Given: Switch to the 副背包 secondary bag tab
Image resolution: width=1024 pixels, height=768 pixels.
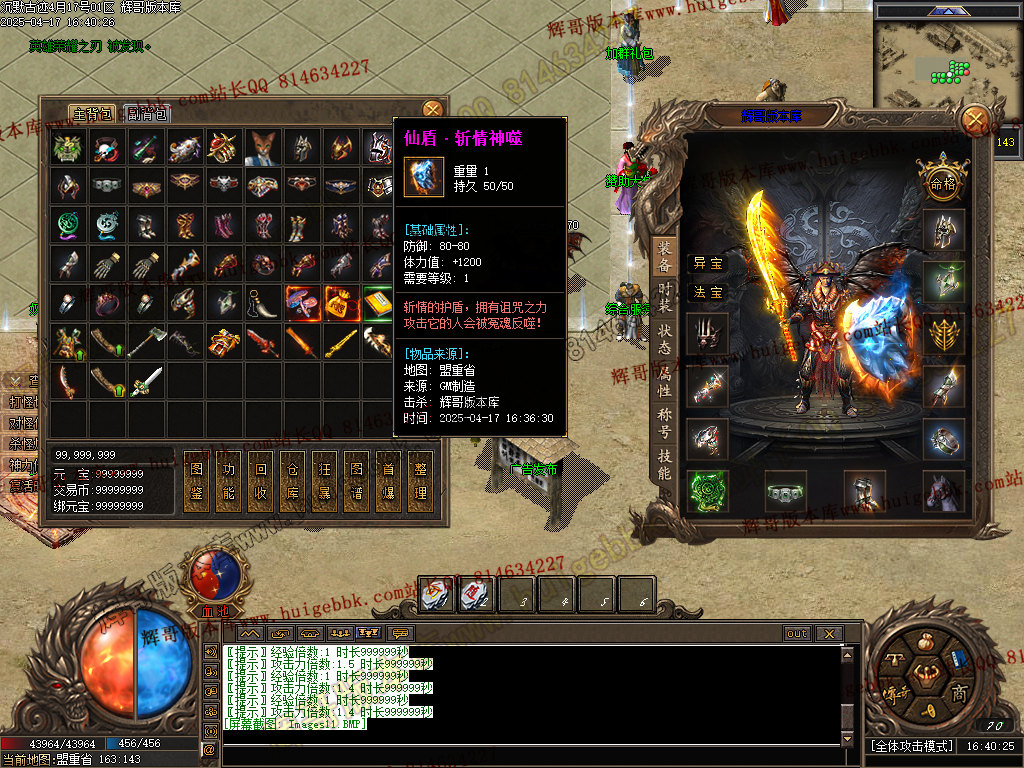Looking at the screenshot, I should (x=148, y=114).
